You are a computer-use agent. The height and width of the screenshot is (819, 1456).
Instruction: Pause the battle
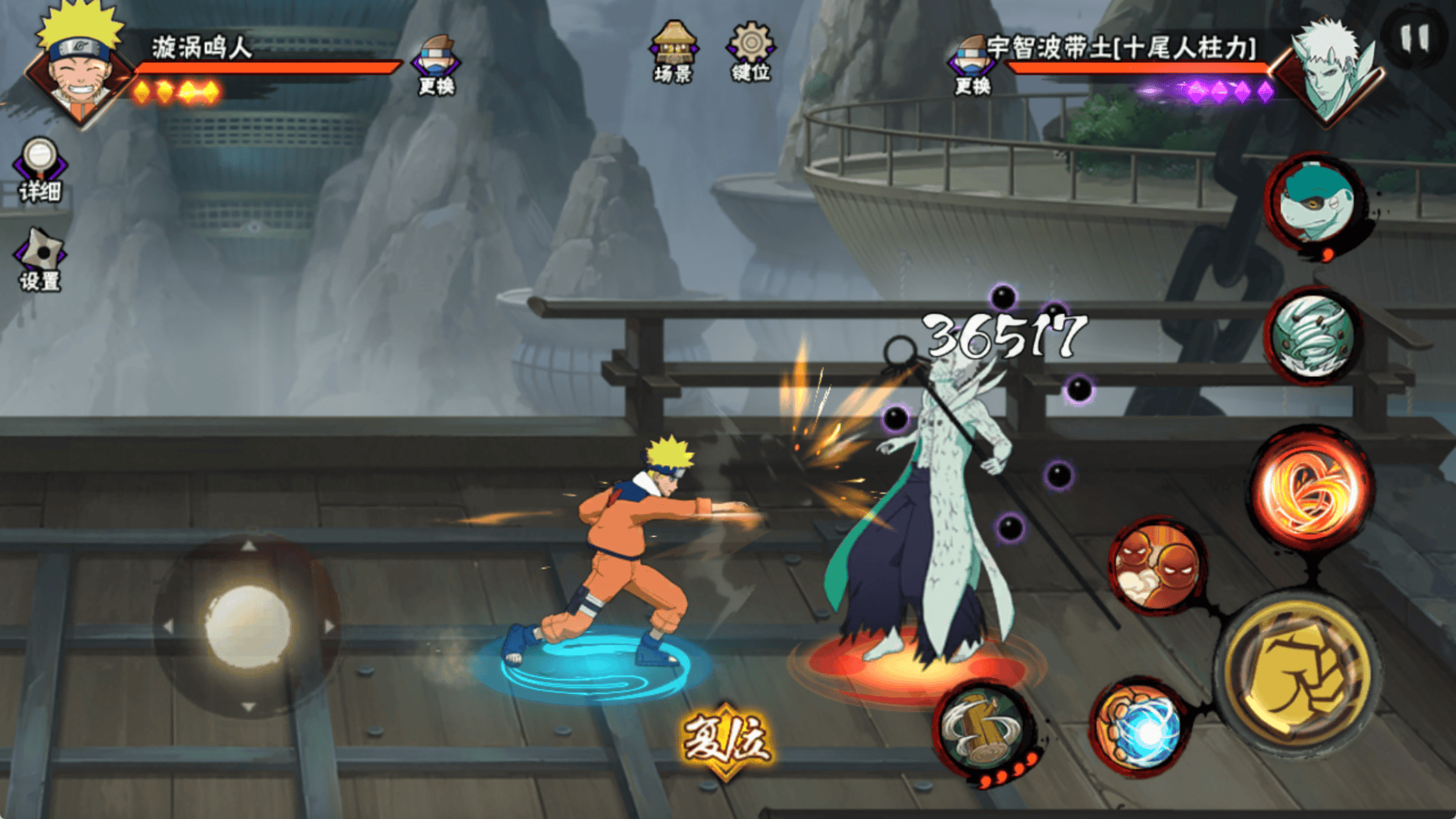1415,37
